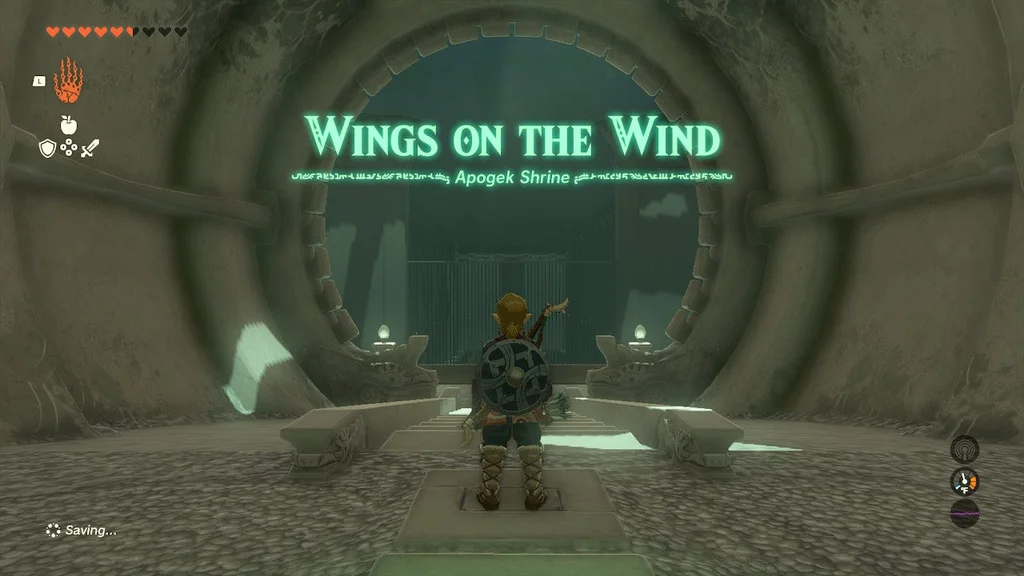
Task: Activate the orange Ultrahand ability icon
Action: tap(67, 81)
